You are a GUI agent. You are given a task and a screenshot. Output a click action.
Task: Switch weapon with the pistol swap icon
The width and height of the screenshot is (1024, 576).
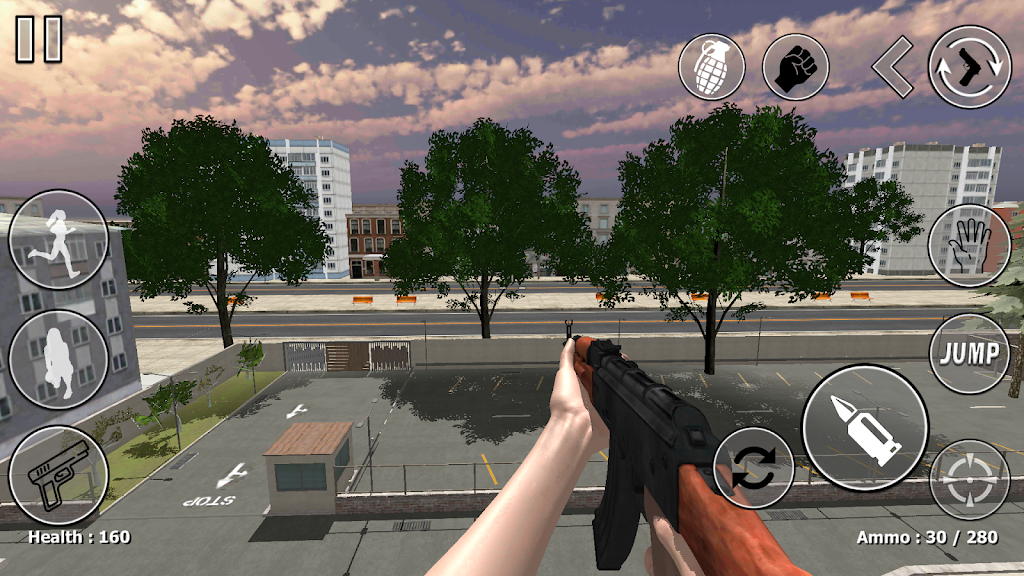click(x=969, y=67)
